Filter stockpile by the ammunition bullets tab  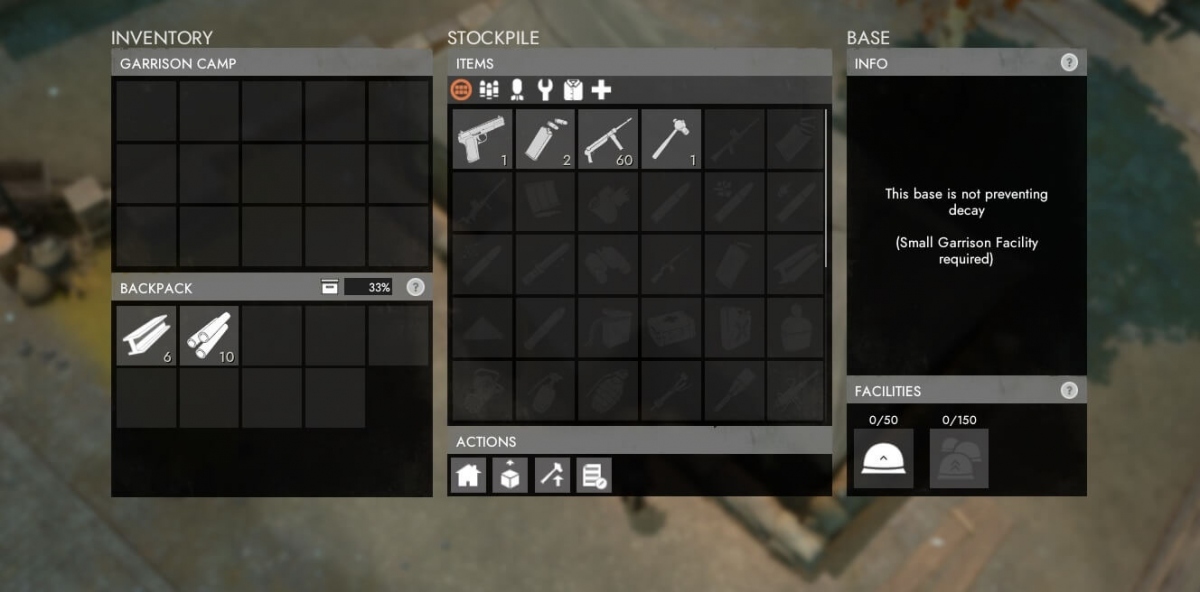(x=489, y=90)
